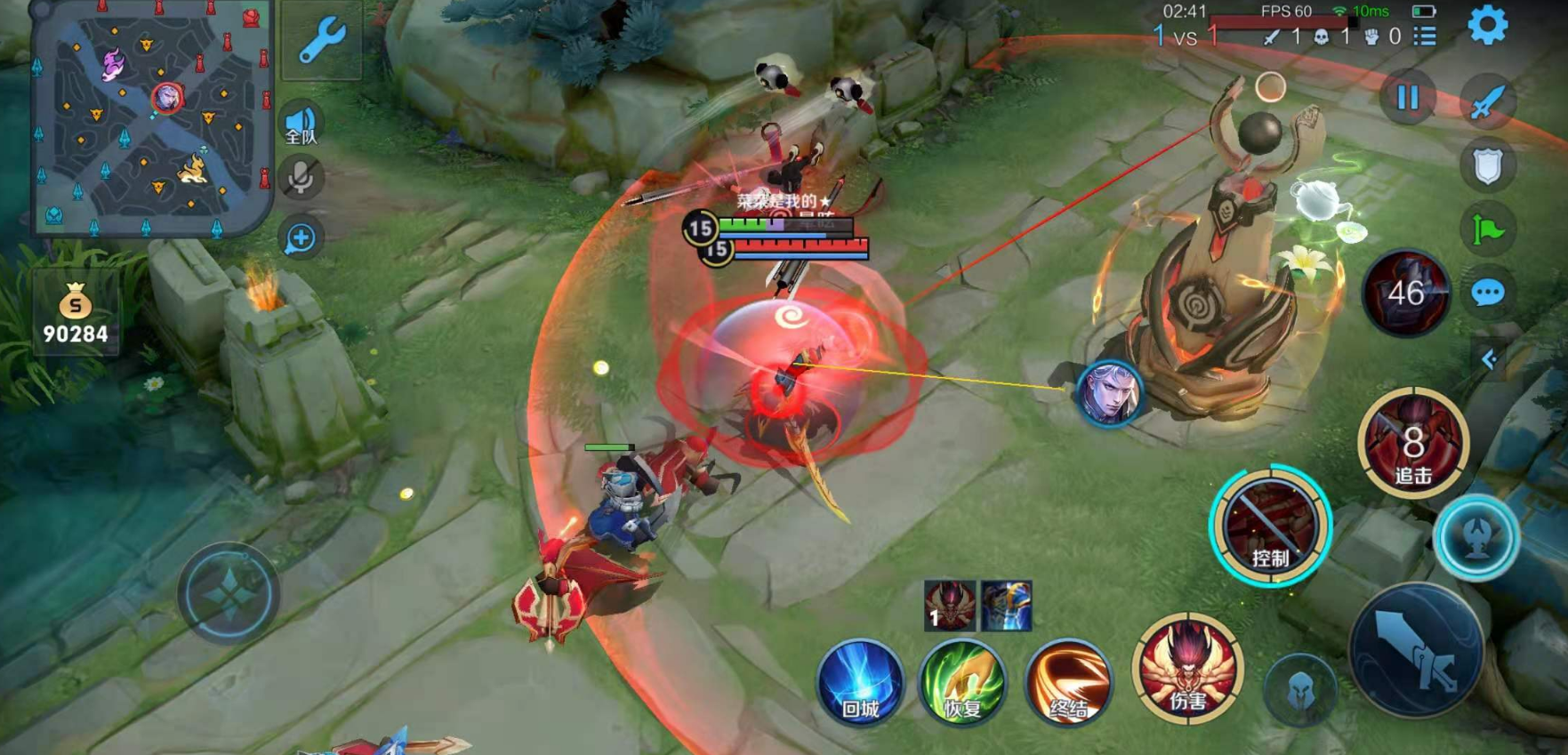Use the Recall (回城) spell
This screenshot has height=755, width=1568.
tap(860, 683)
